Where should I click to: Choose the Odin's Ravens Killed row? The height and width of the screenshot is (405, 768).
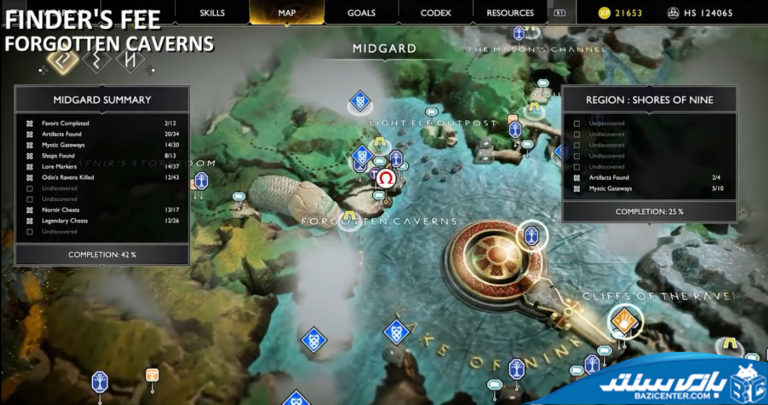[x=100, y=178]
